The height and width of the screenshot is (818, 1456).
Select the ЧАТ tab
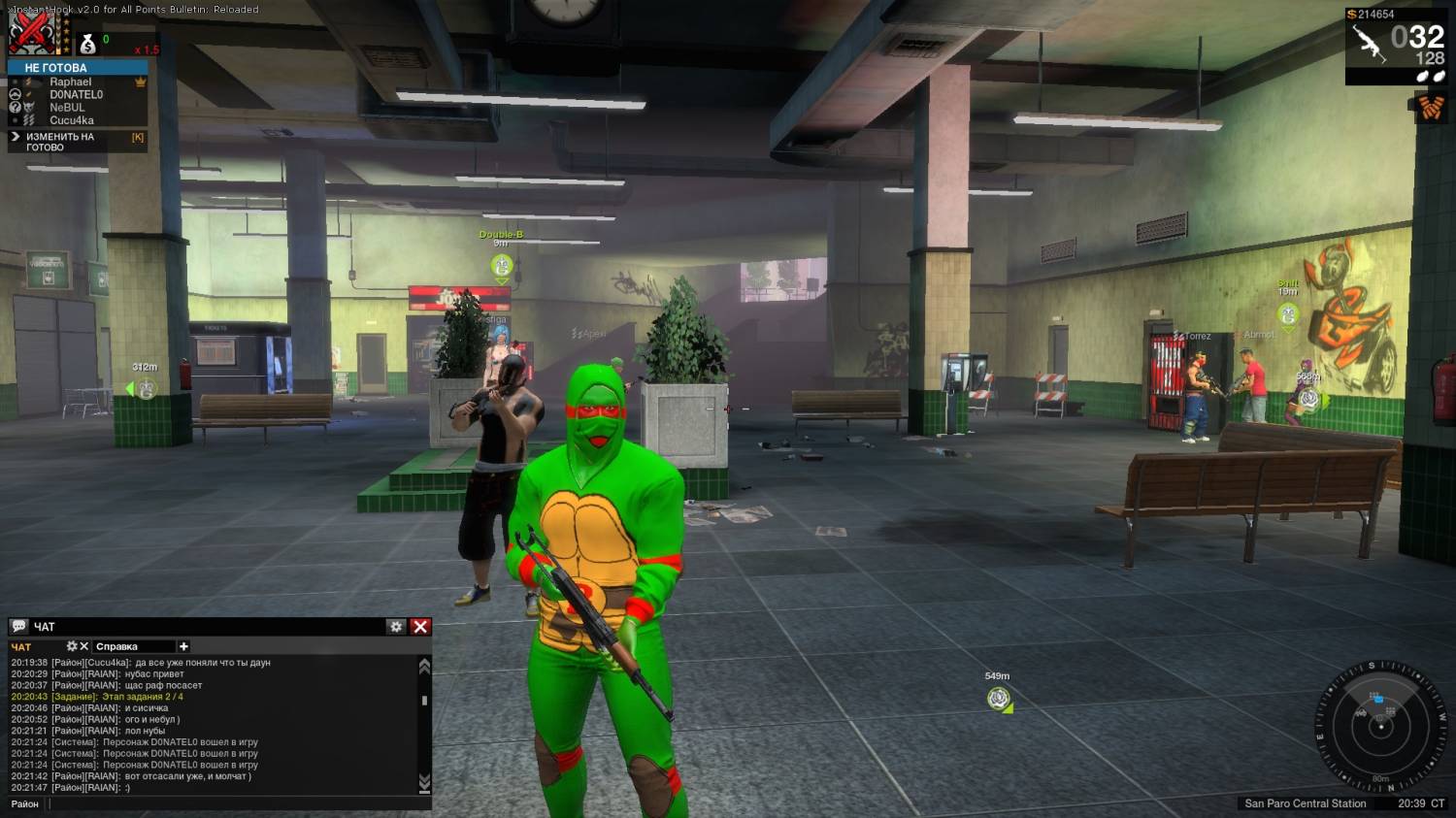[x=21, y=647]
